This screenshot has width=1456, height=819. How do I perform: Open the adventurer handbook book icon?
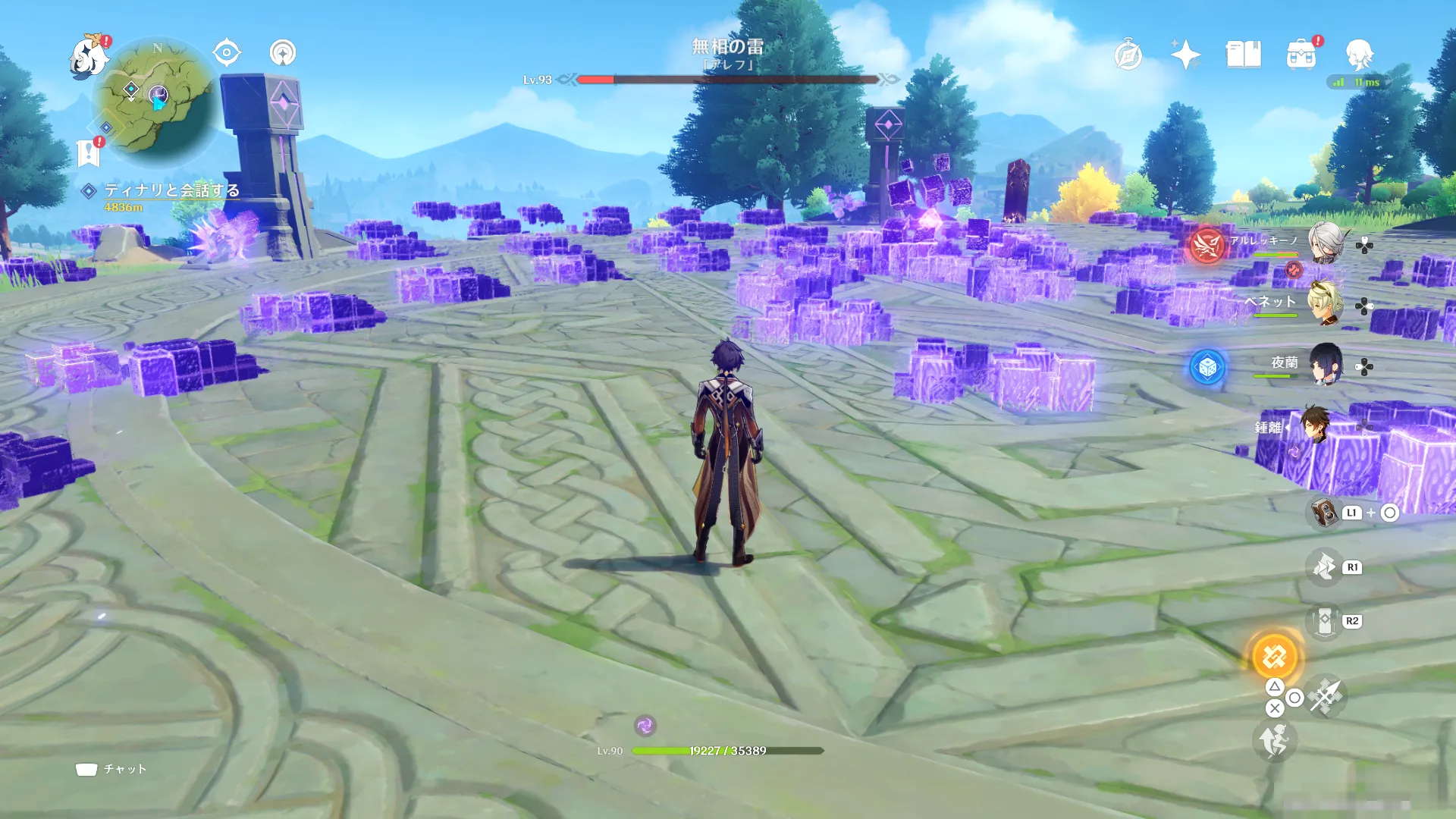pos(1243,55)
